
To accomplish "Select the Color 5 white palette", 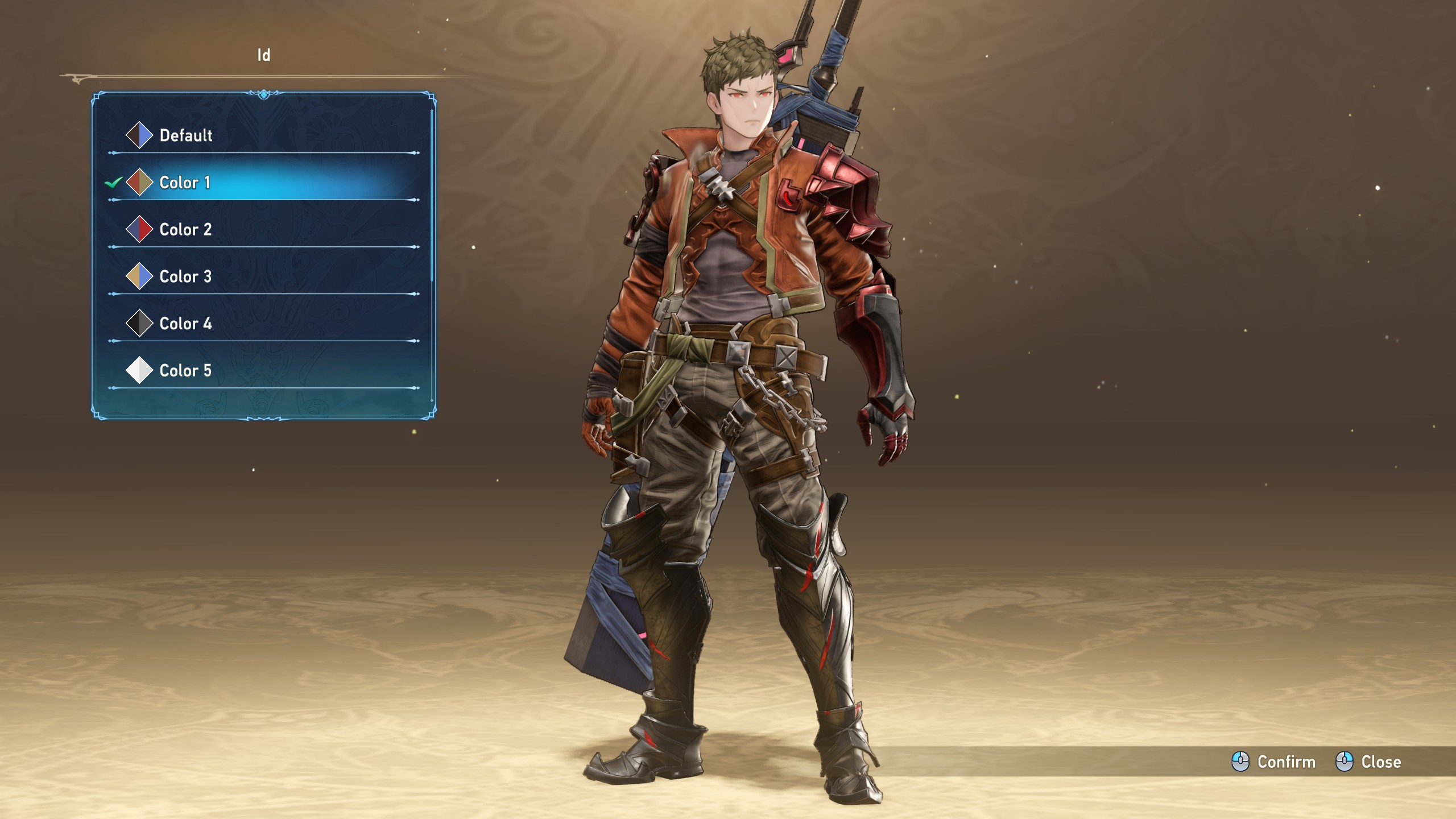I will click(185, 371).
